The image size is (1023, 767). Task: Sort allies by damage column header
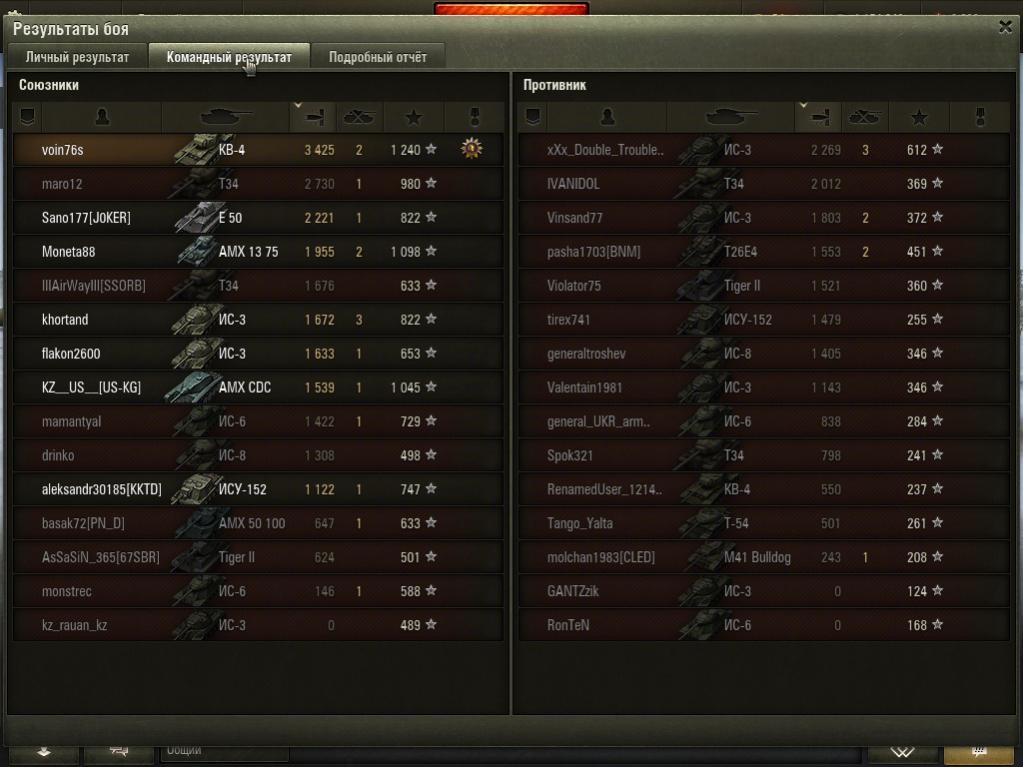[x=314, y=117]
